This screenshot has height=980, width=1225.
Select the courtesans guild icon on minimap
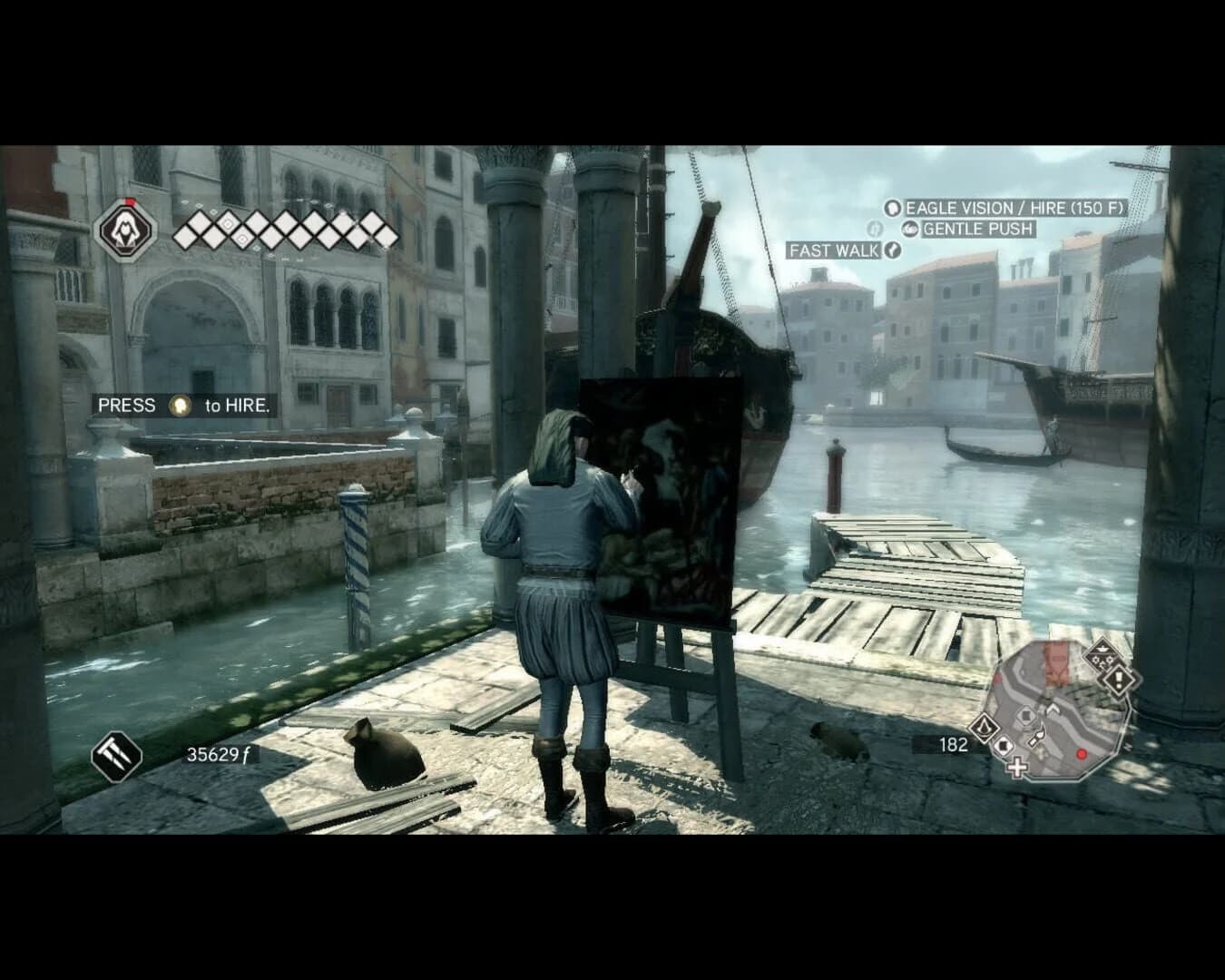[1101, 653]
